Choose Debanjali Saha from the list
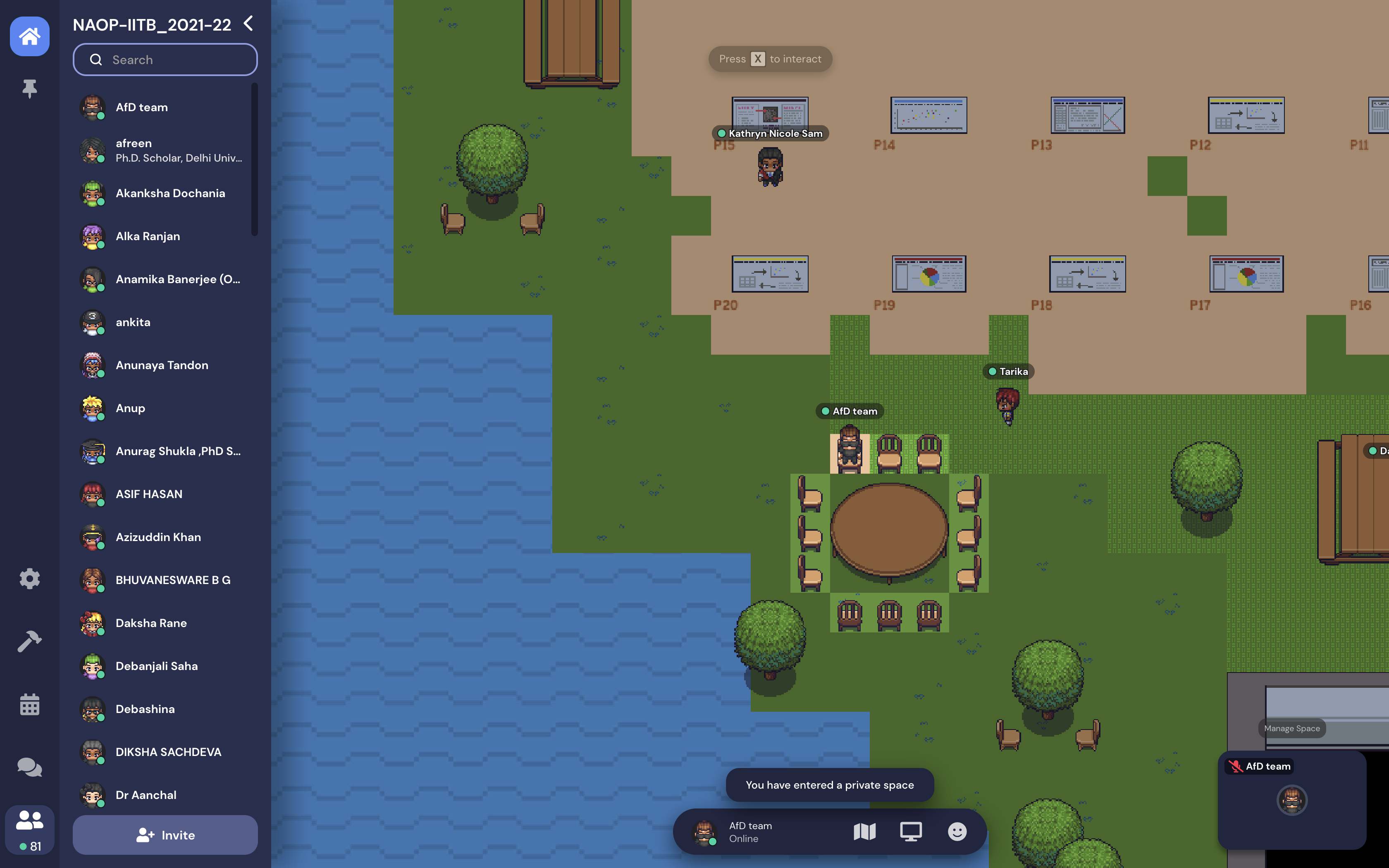 pos(157,666)
